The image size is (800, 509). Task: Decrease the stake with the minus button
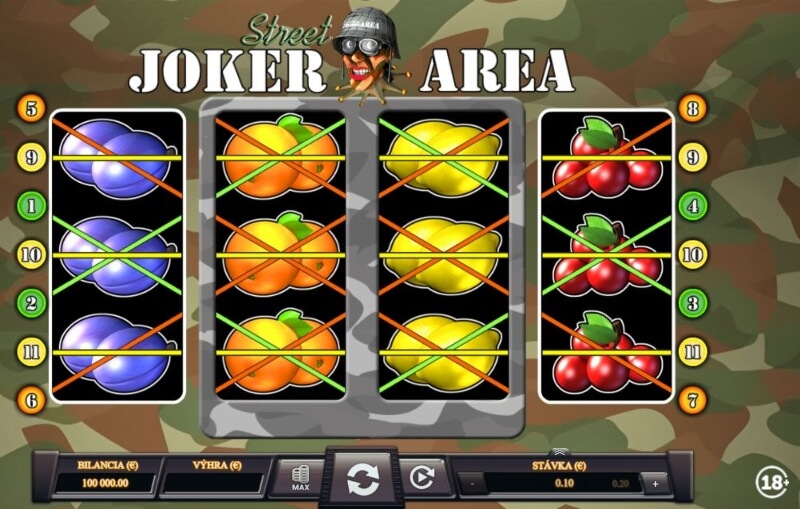472,483
